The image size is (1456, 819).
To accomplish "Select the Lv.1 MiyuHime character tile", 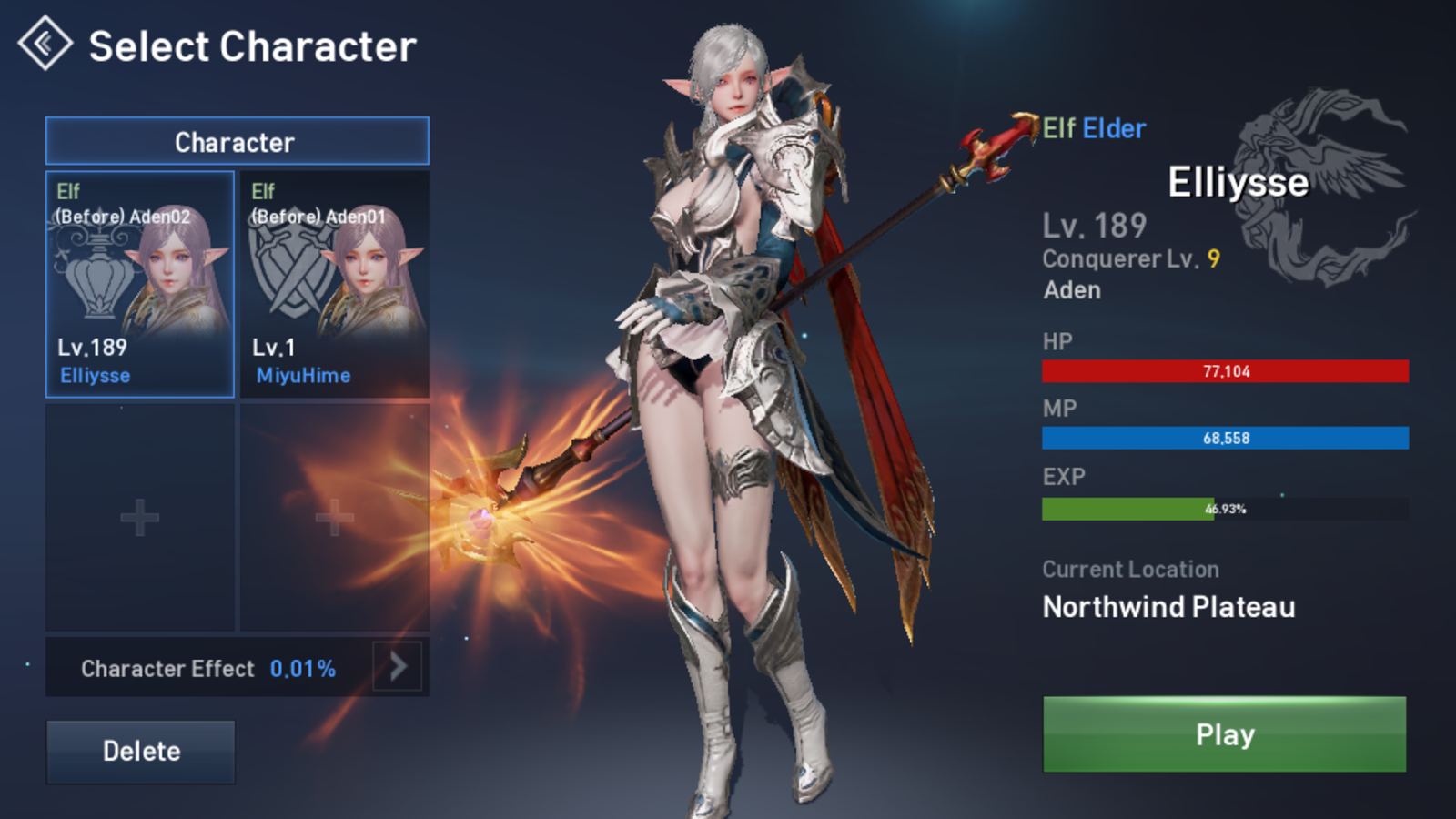I will (335, 284).
